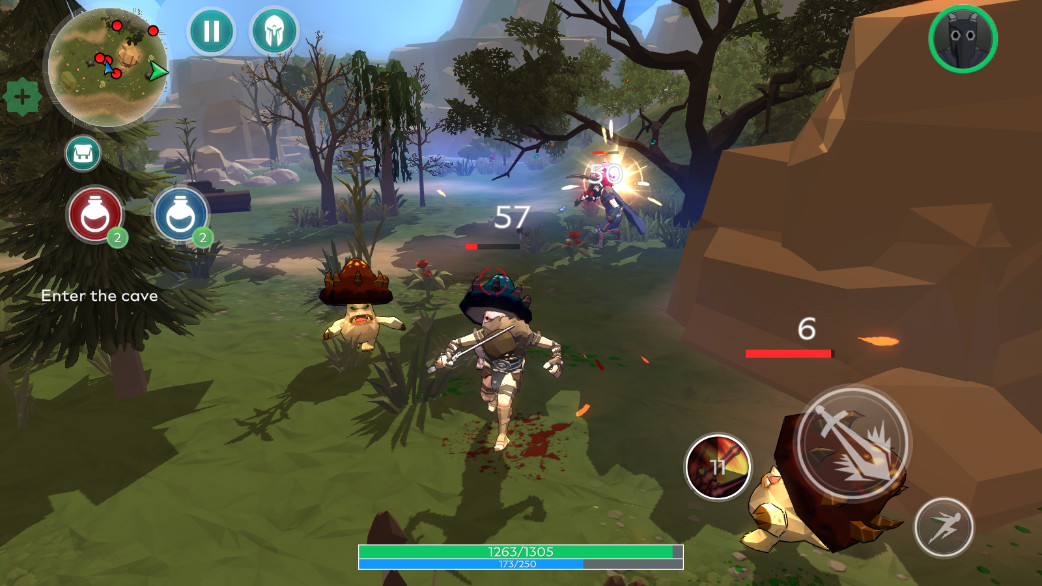Trigger the dash sprint button
The image size is (1042, 586).
pyautogui.click(x=943, y=527)
